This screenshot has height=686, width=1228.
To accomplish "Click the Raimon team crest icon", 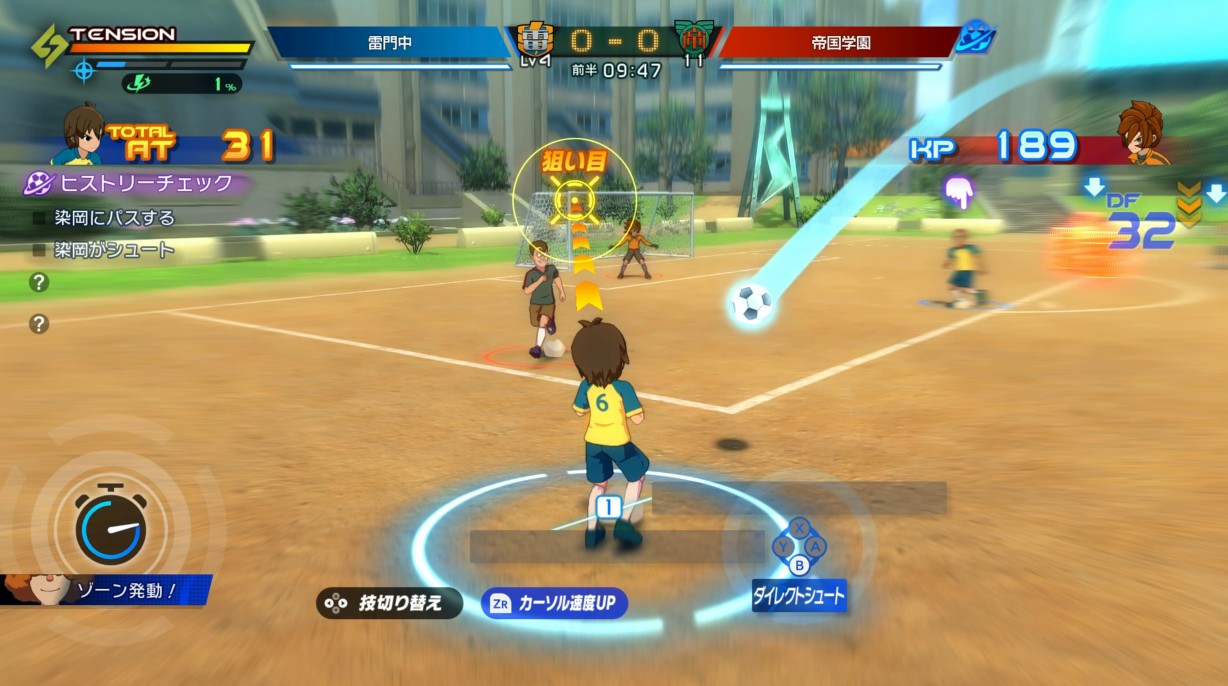I will tap(535, 41).
